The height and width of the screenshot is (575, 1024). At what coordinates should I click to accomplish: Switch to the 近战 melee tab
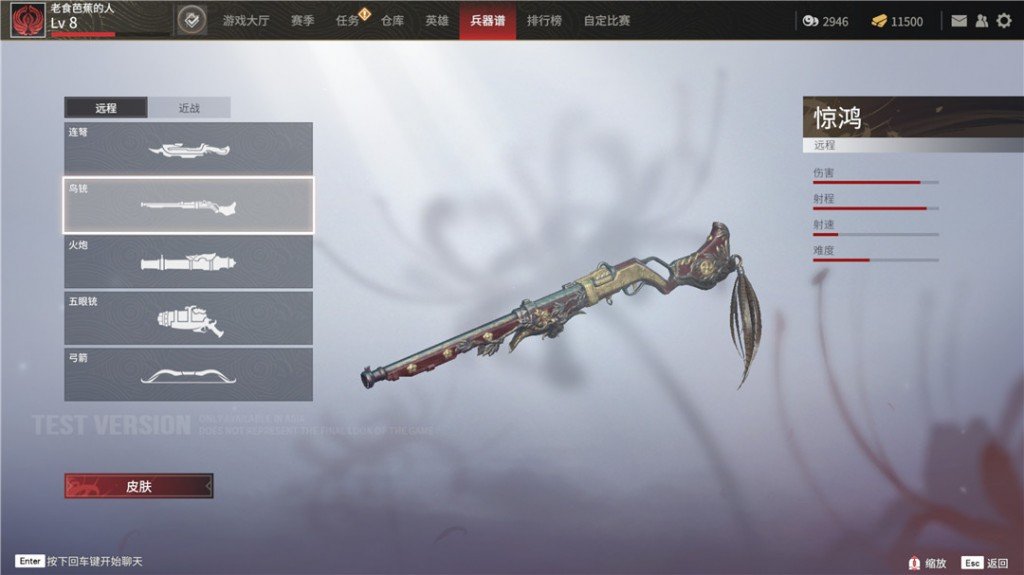189,108
